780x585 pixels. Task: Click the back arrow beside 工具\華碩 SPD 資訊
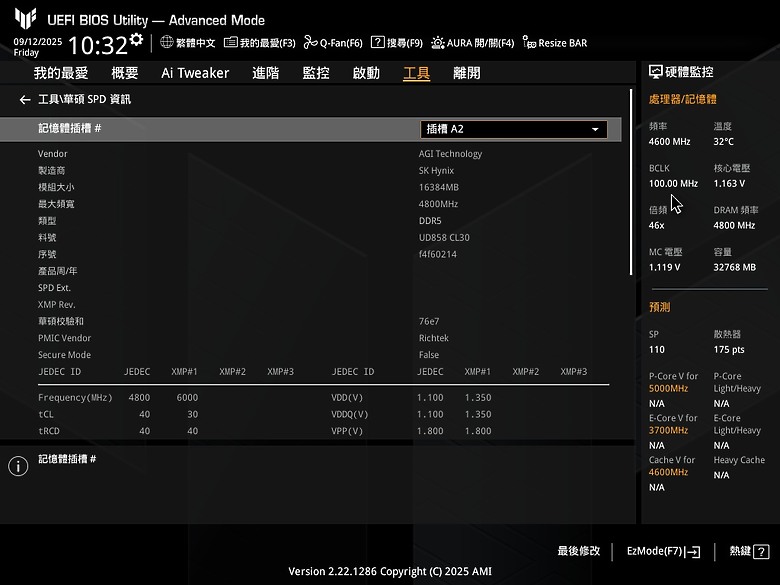(25, 100)
